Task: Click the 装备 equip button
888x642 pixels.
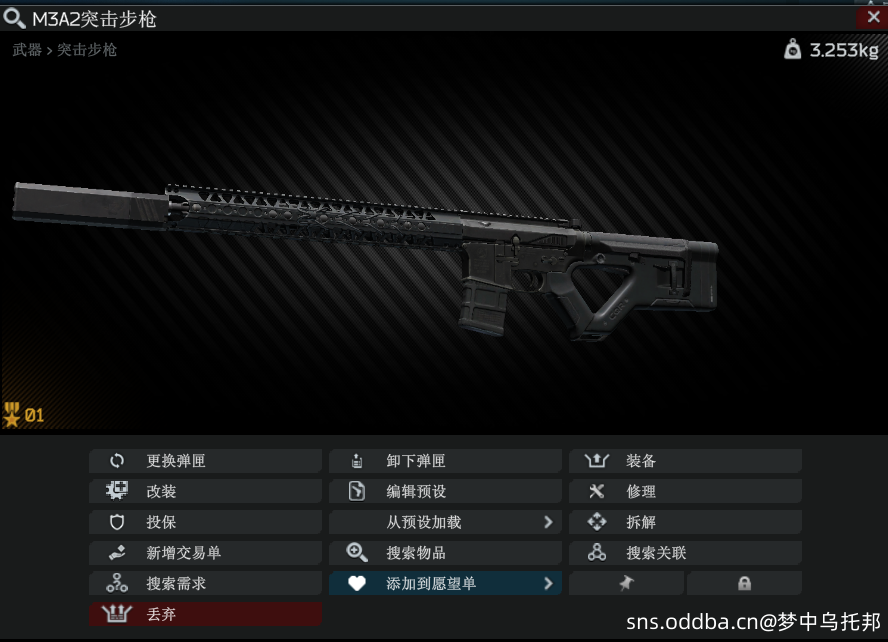Action: [685, 461]
